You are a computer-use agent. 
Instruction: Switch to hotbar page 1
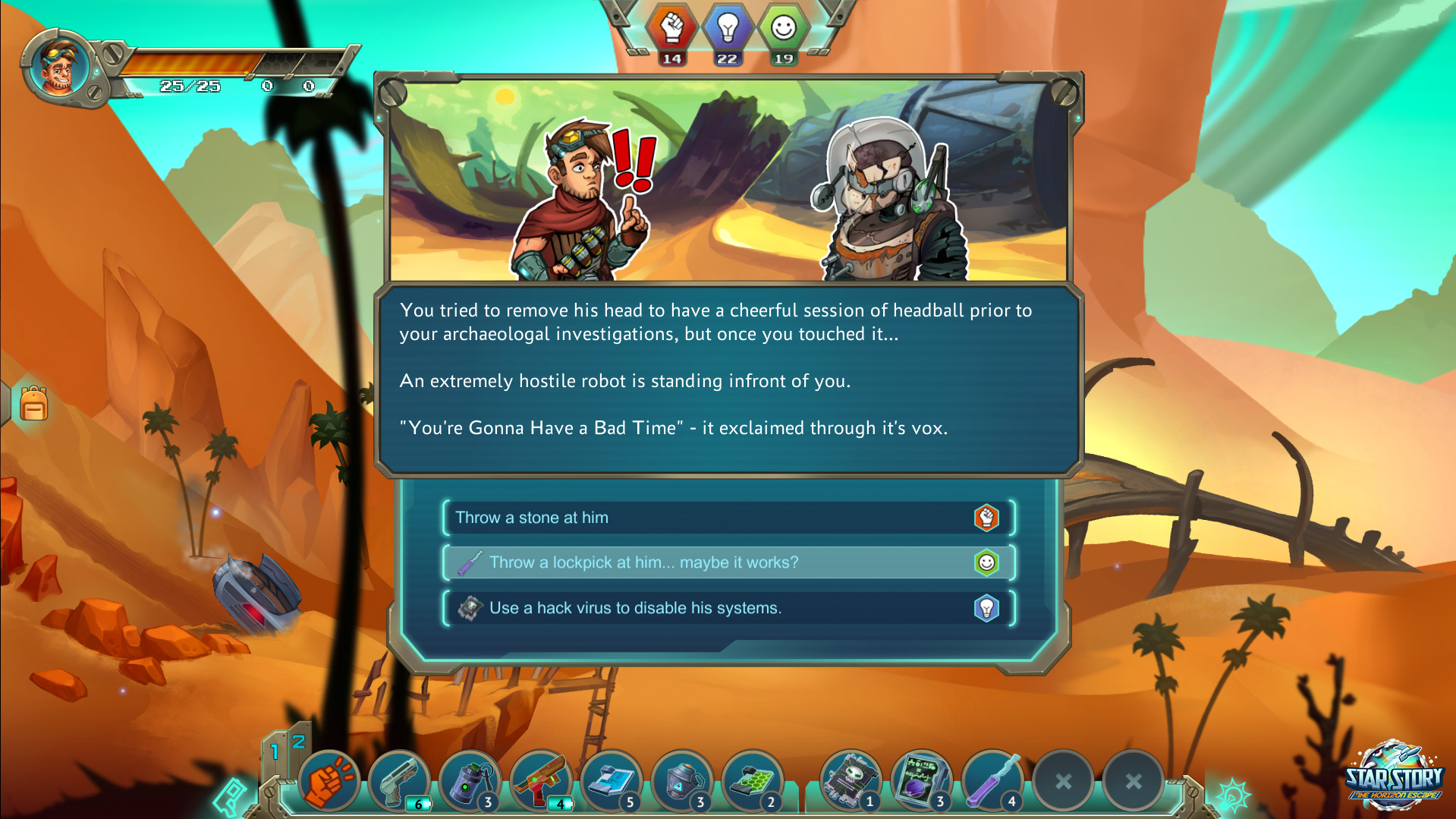[275, 751]
